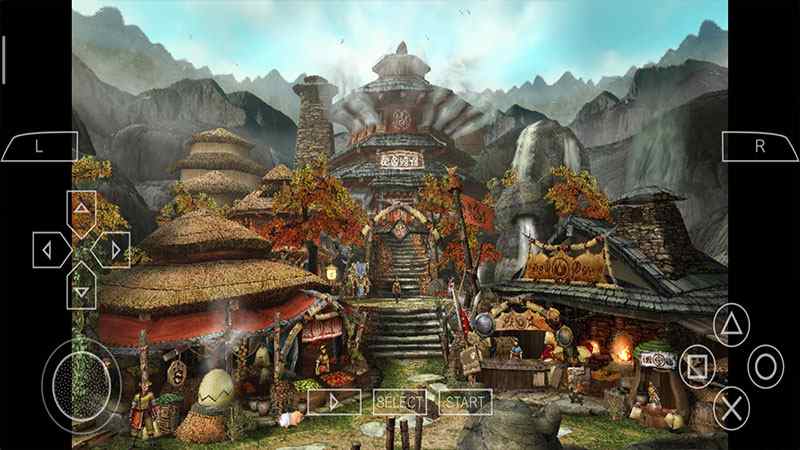Screen dimensions: 800x450
Task: Tap the cross face button
Action: point(732,405)
